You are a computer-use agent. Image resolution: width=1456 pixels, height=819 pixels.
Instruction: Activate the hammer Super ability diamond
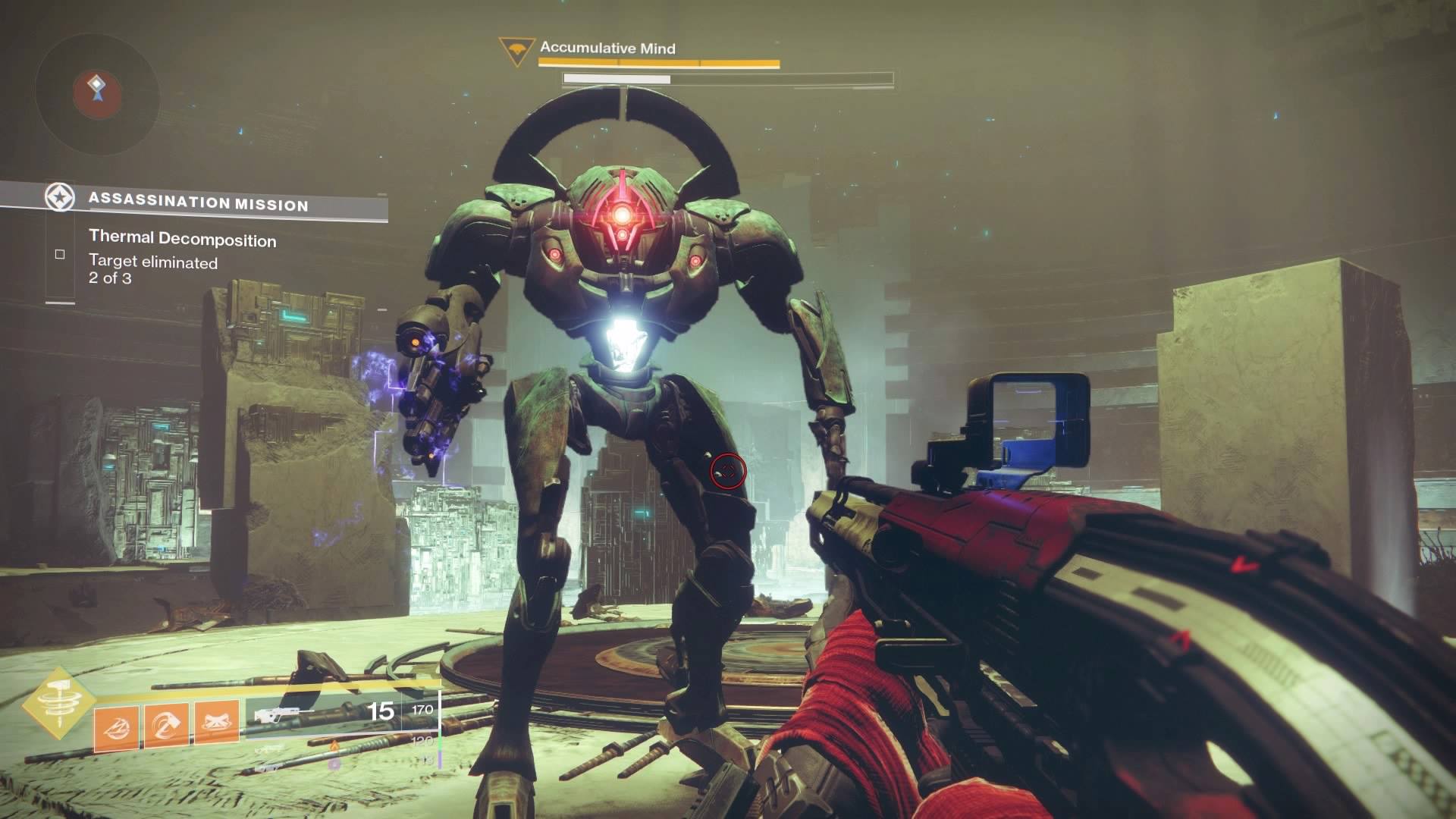58,704
